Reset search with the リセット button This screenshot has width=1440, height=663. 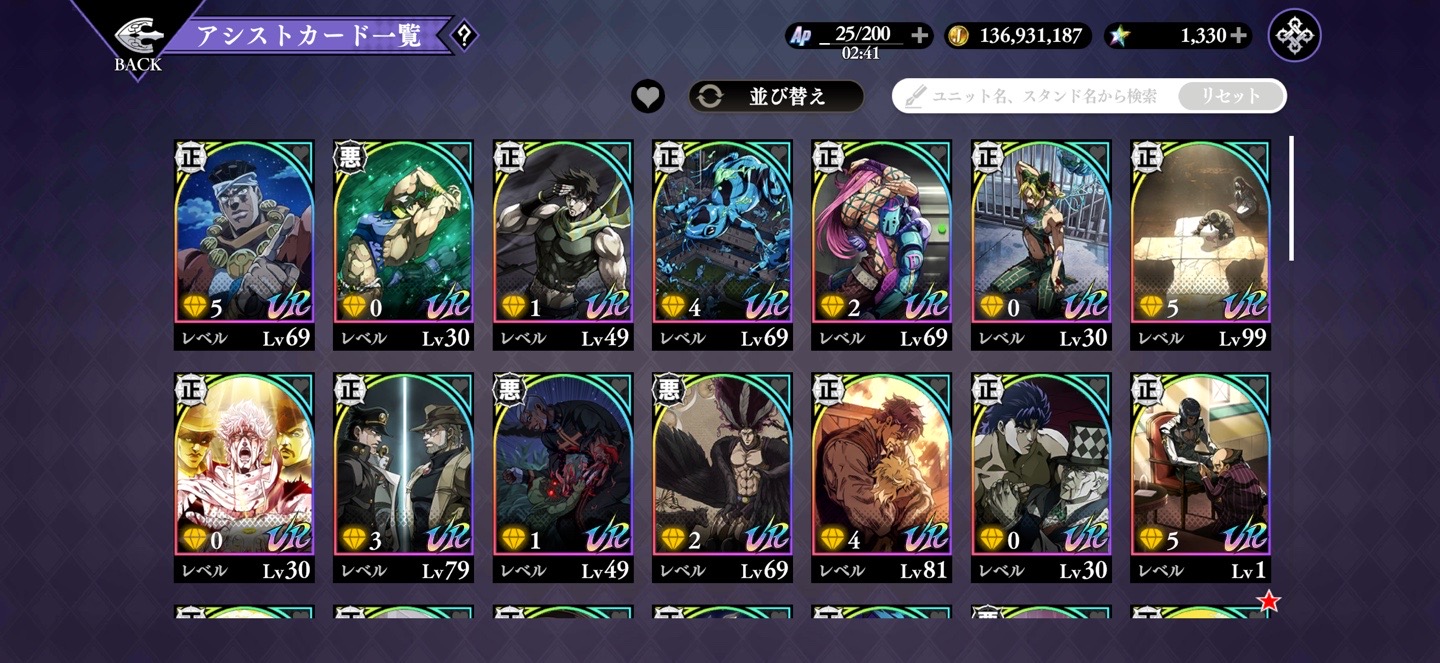(x=1230, y=97)
